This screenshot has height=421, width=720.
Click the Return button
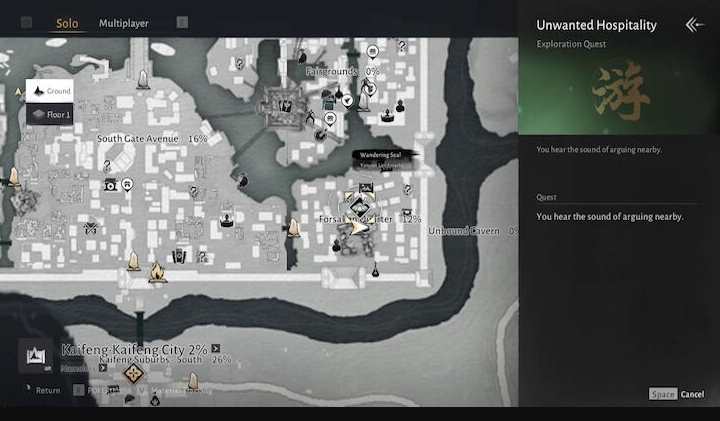coord(47,390)
